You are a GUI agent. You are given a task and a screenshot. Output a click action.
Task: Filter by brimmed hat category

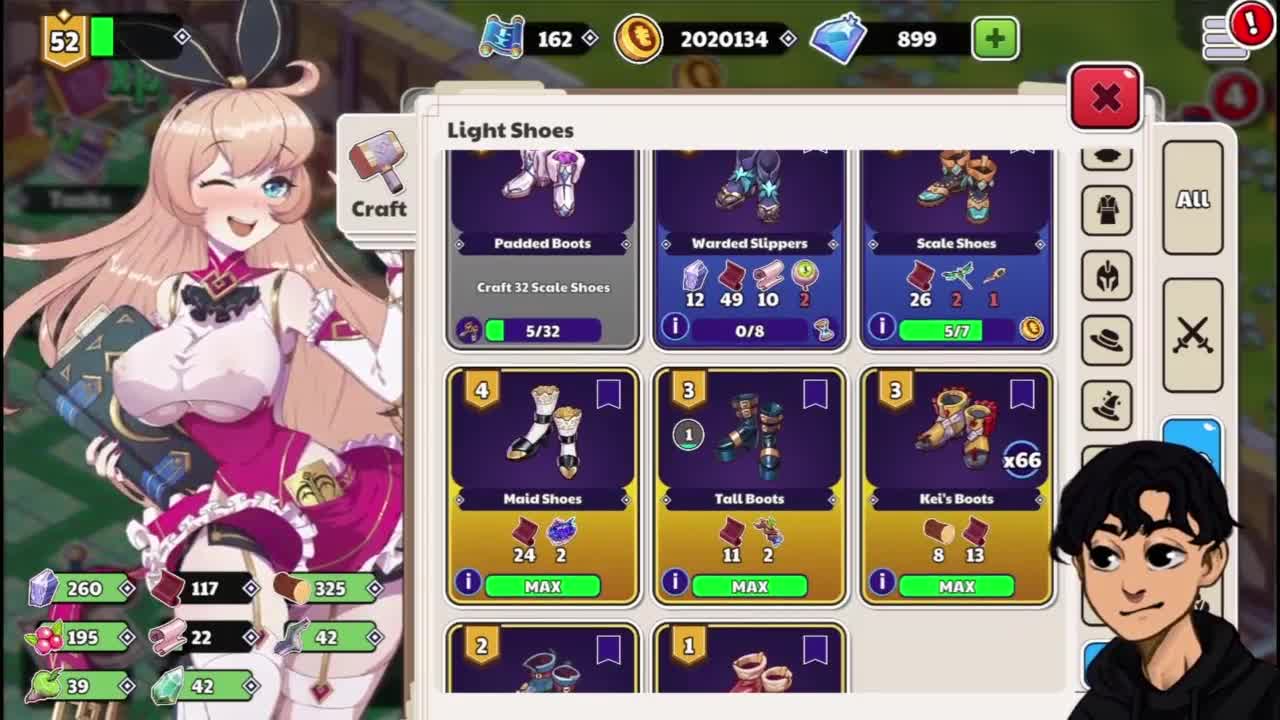1107,341
